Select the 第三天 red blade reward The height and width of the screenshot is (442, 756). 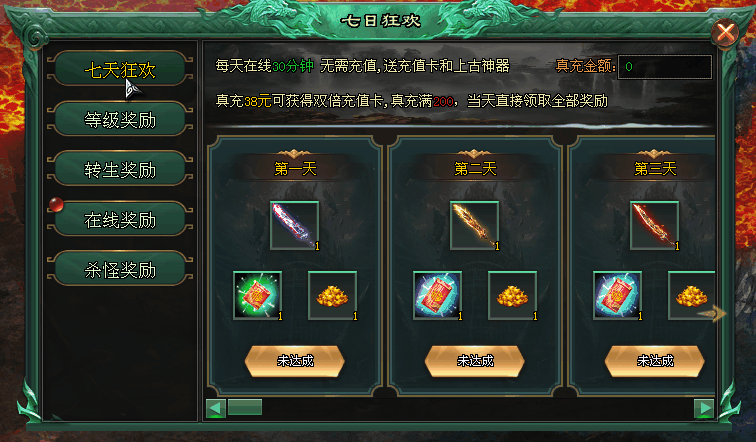(654, 225)
